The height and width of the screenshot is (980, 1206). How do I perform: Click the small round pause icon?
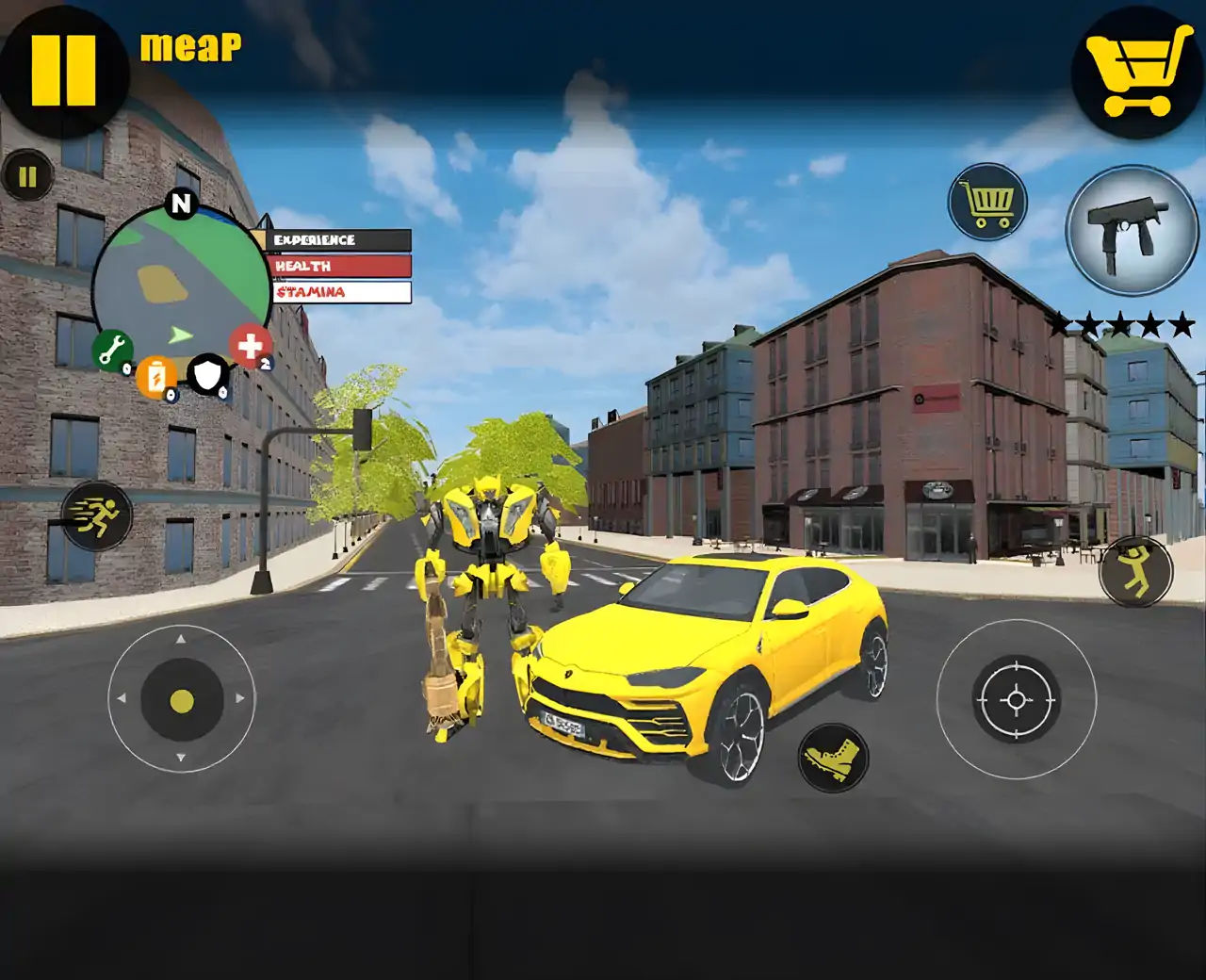click(x=27, y=176)
